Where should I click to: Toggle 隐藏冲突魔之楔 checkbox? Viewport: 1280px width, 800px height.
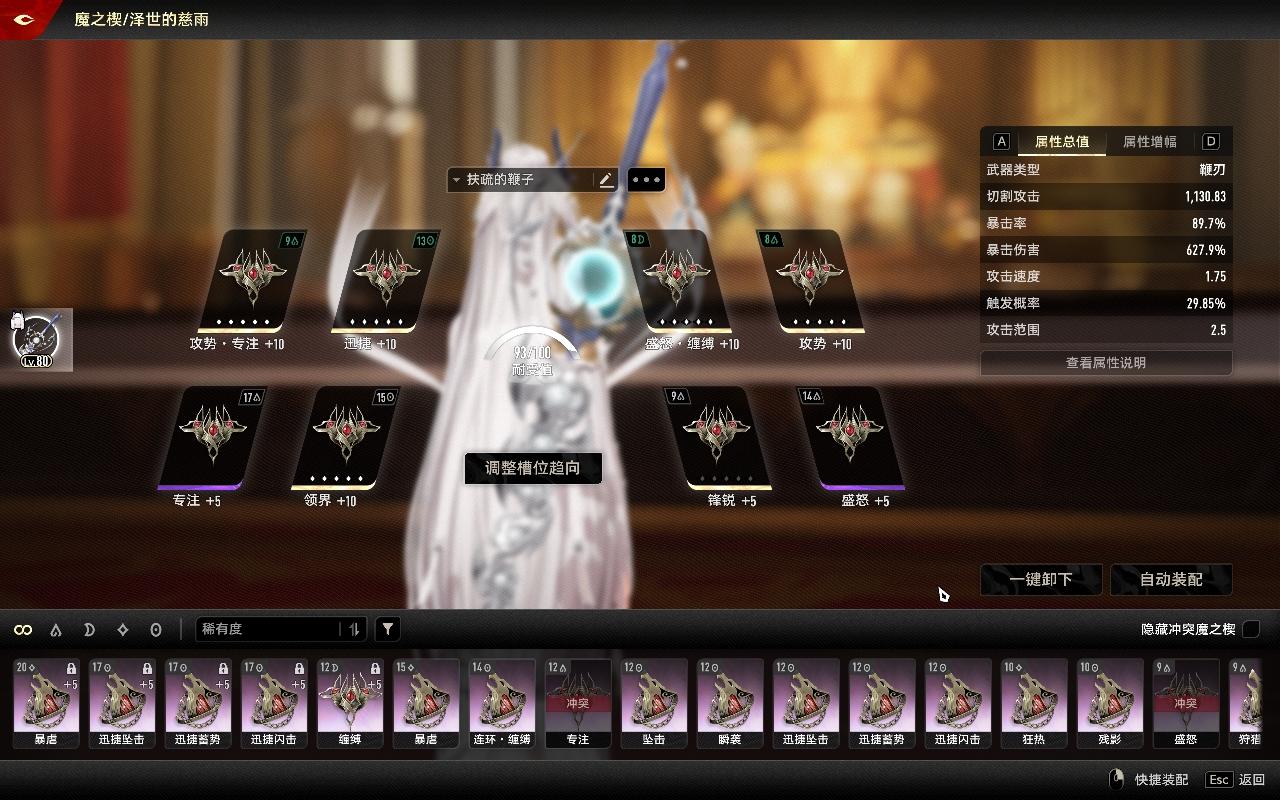coord(1251,629)
